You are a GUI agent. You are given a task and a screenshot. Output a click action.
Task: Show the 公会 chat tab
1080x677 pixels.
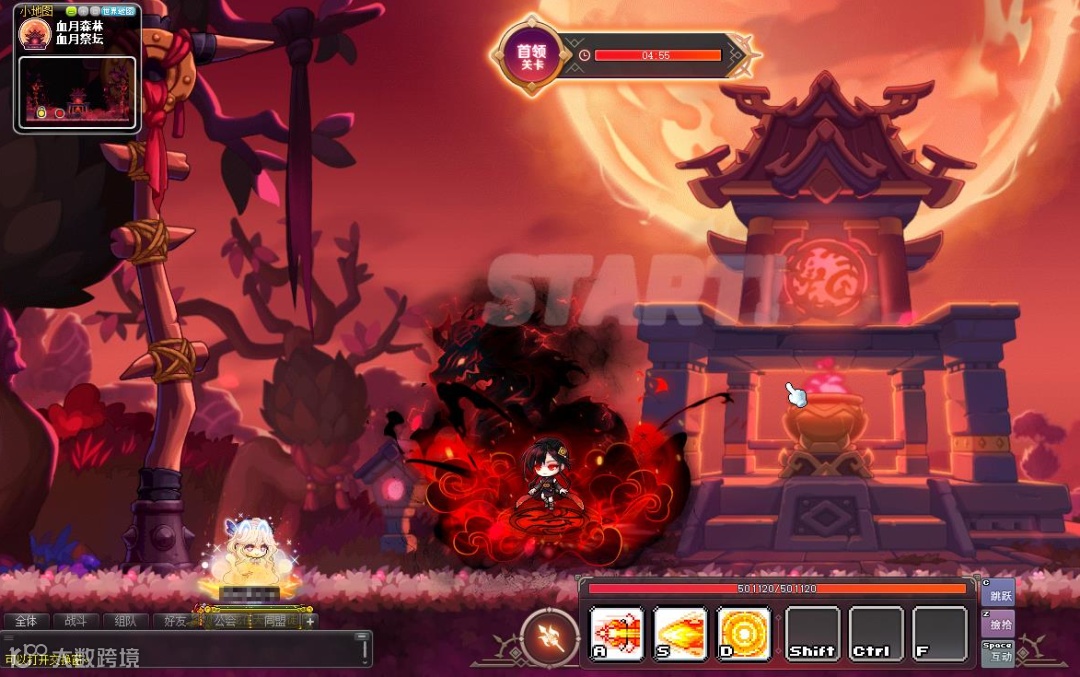(x=226, y=621)
